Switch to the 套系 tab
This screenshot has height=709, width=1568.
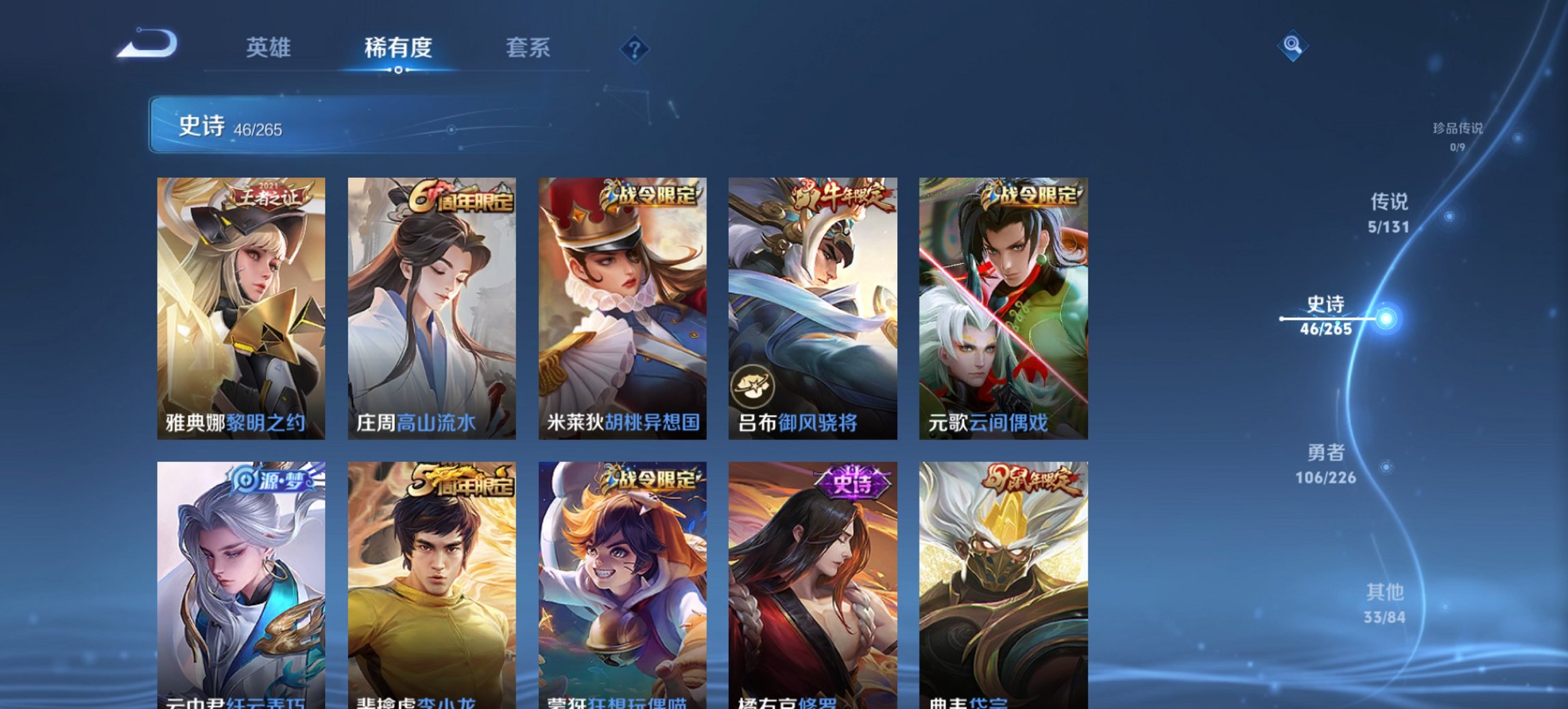[528, 46]
